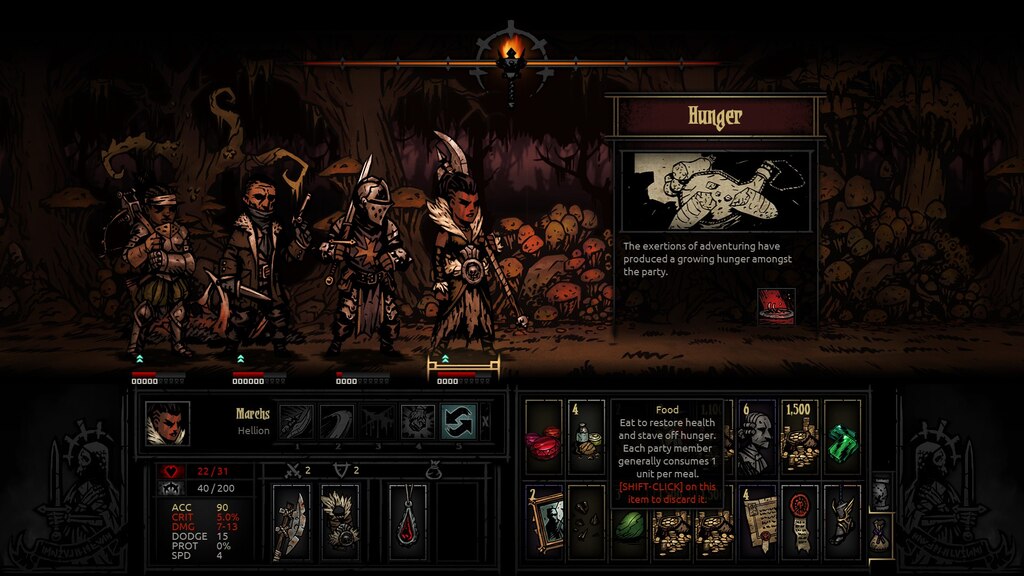Choose the Hellion's first combat skill
The image size is (1024, 576).
[295, 421]
